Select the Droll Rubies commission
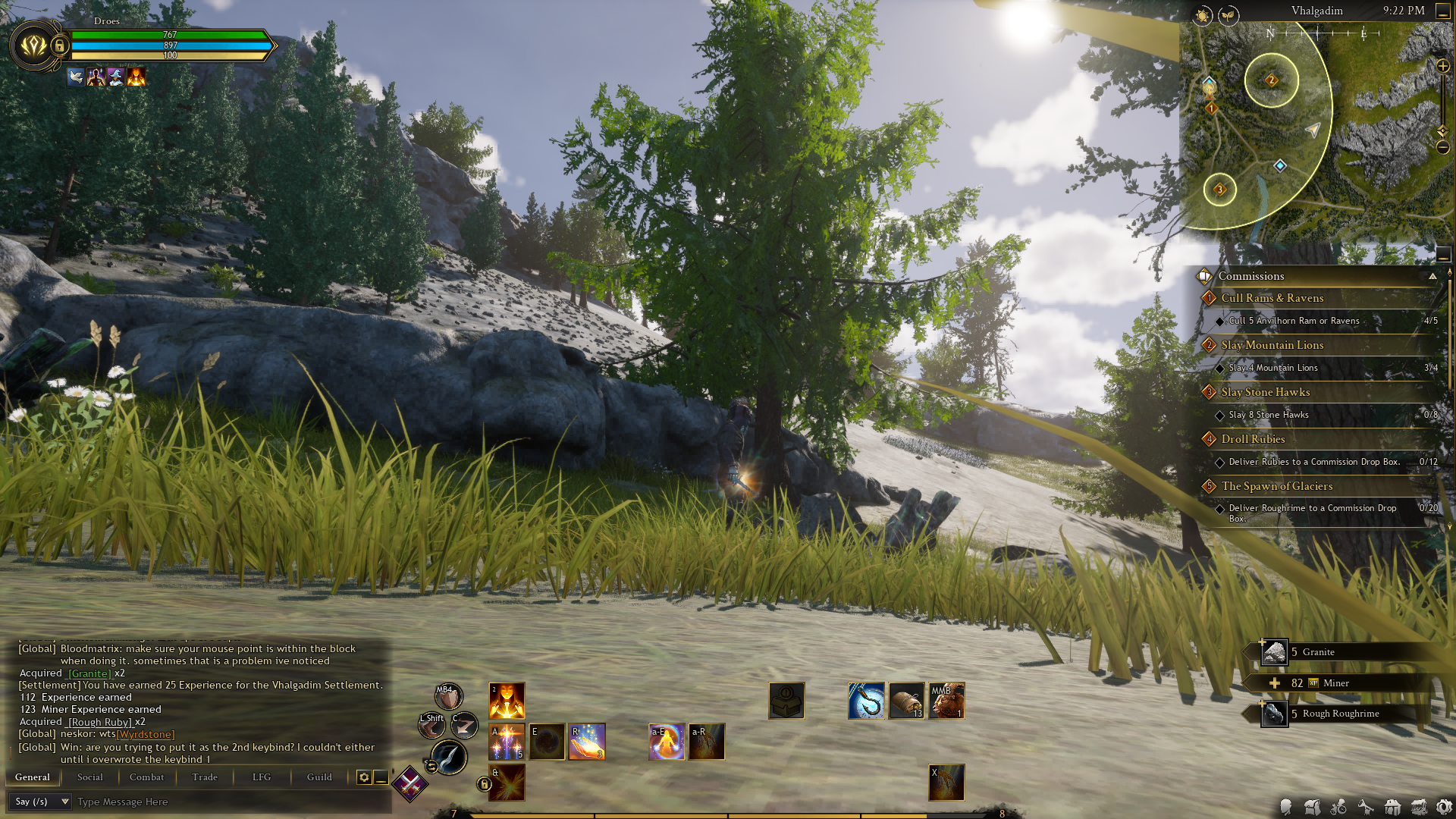 click(x=1253, y=439)
